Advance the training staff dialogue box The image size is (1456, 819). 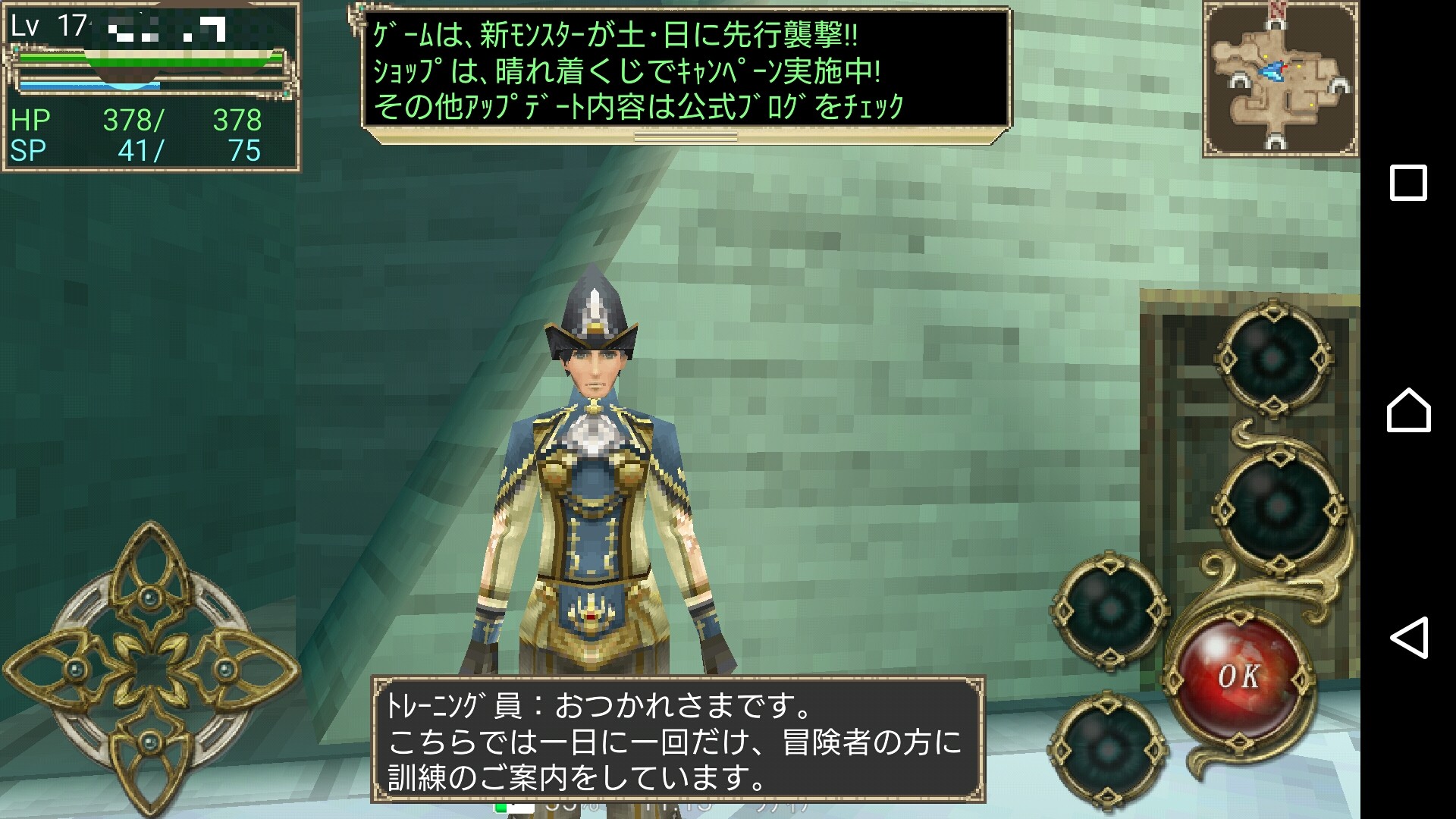678,739
